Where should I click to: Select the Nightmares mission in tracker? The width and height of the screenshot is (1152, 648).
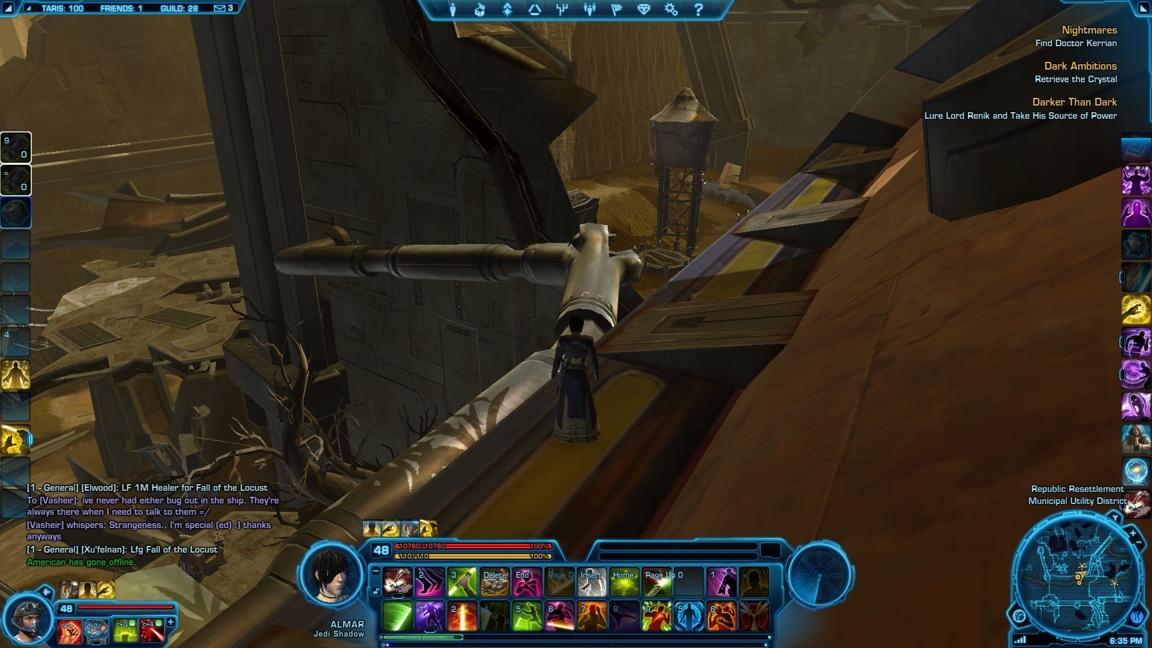tap(1088, 31)
